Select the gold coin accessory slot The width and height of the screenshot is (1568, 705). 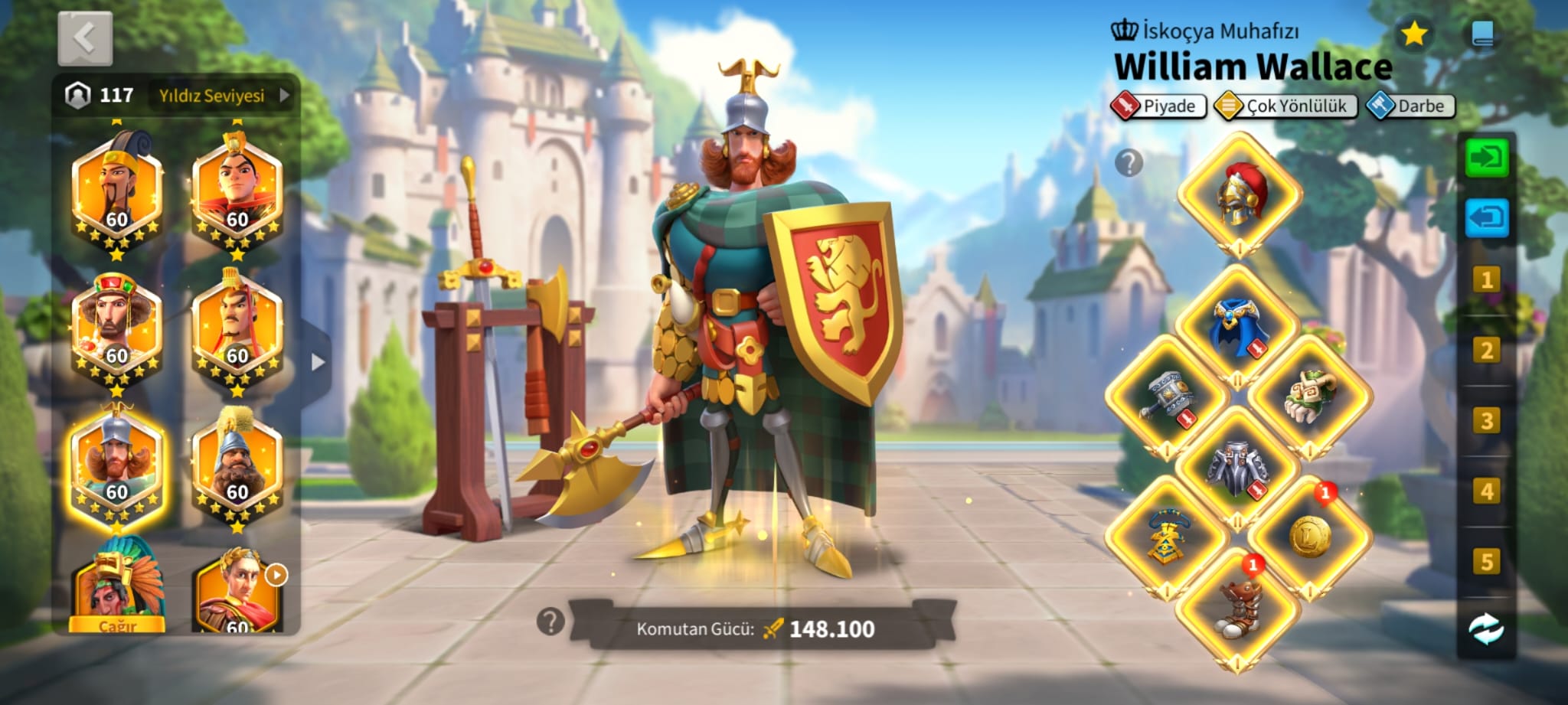pyautogui.click(x=1310, y=537)
